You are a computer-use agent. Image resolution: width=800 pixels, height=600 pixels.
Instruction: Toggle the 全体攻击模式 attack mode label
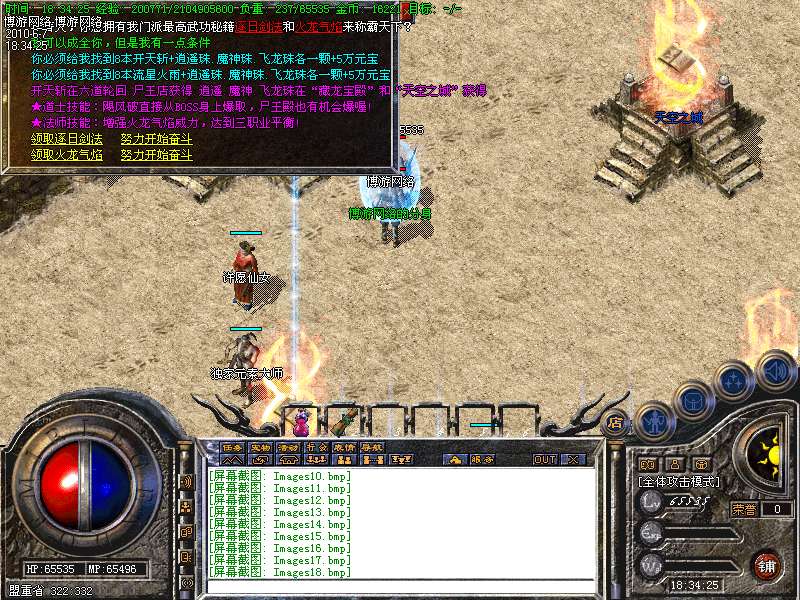click(x=680, y=482)
